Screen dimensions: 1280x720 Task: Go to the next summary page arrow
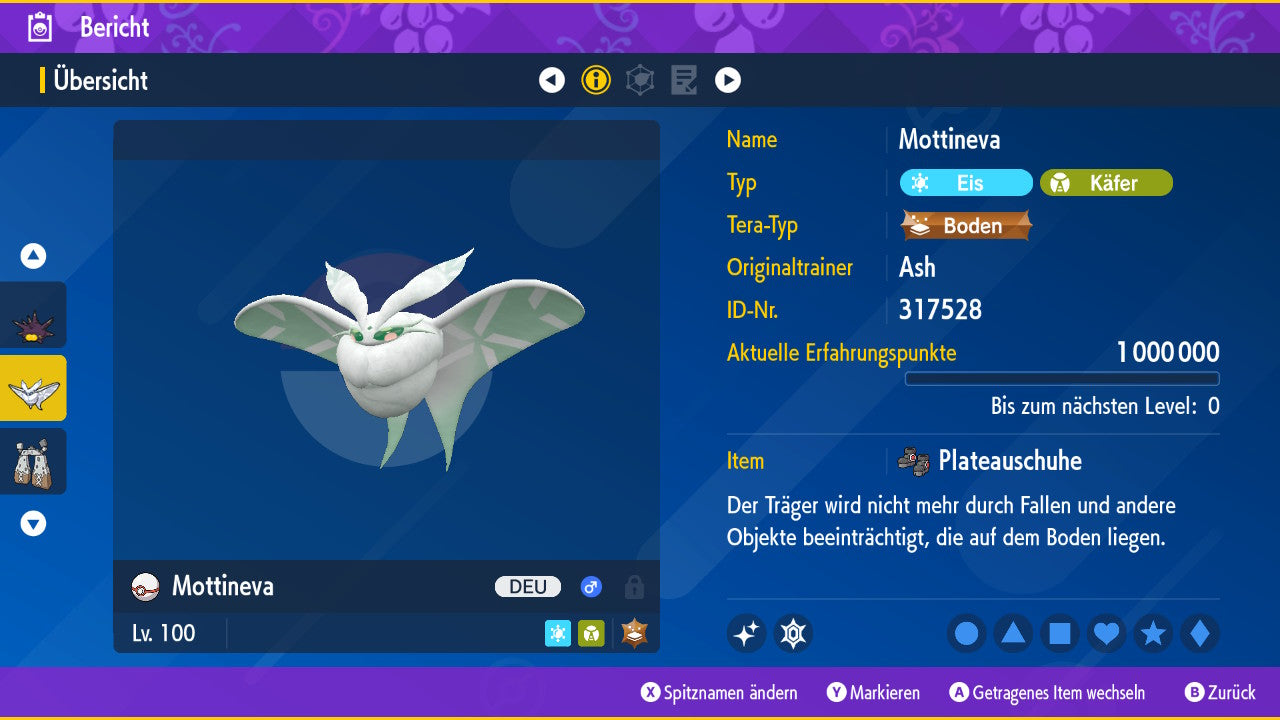tap(728, 80)
